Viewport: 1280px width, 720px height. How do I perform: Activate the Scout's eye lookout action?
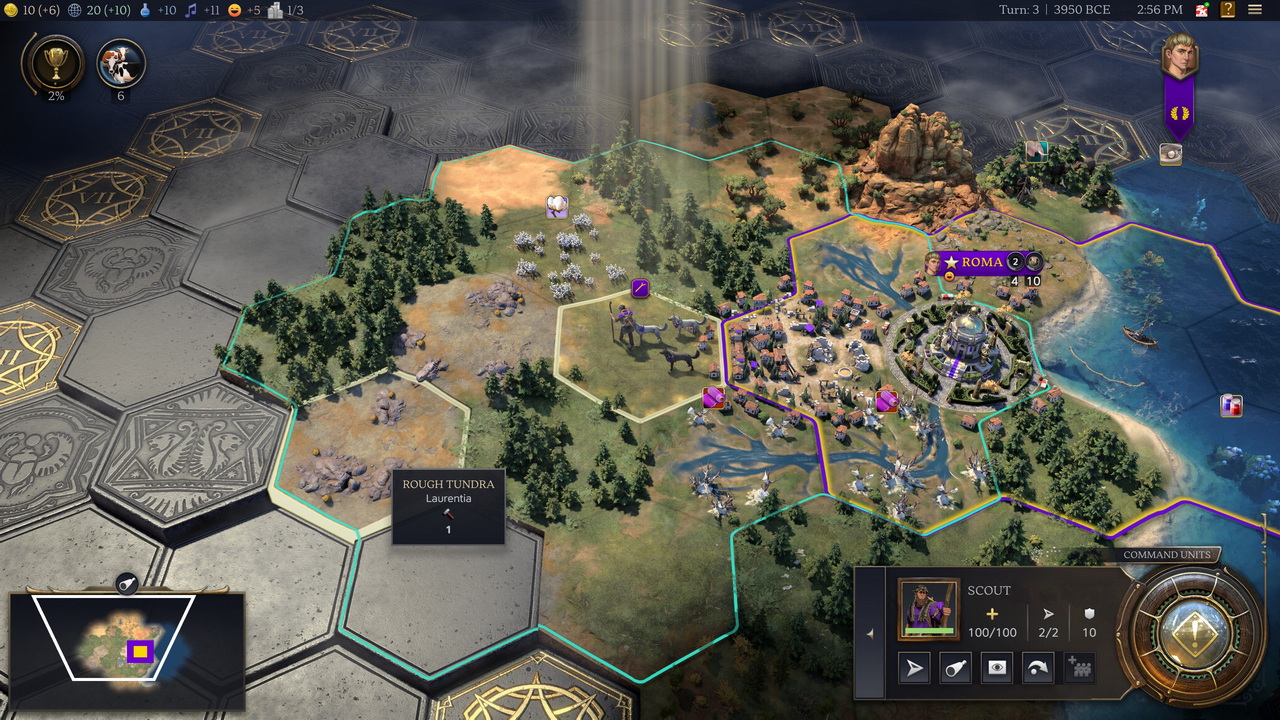(x=997, y=668)
